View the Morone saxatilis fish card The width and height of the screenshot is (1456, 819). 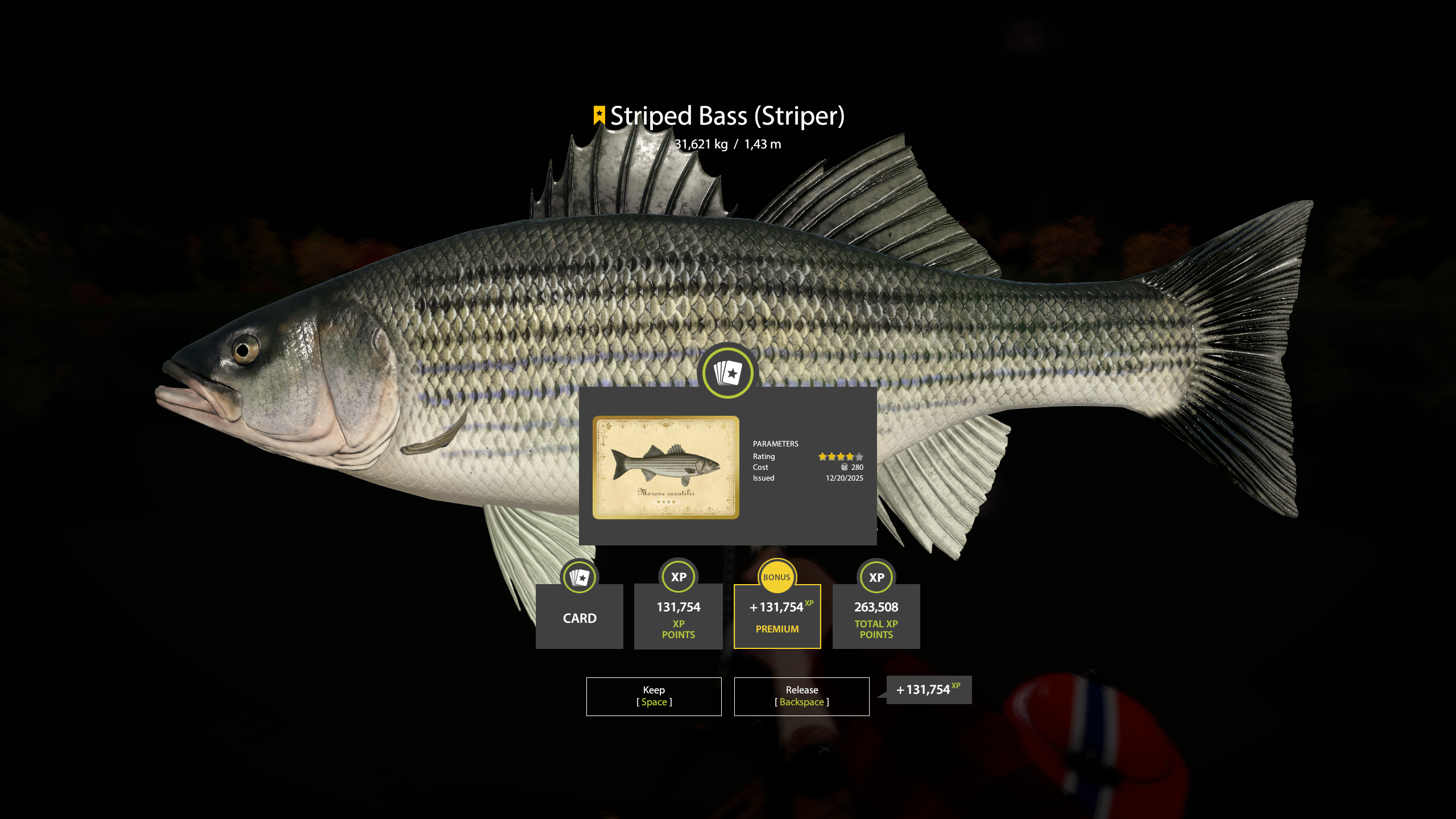click(665, 467)
